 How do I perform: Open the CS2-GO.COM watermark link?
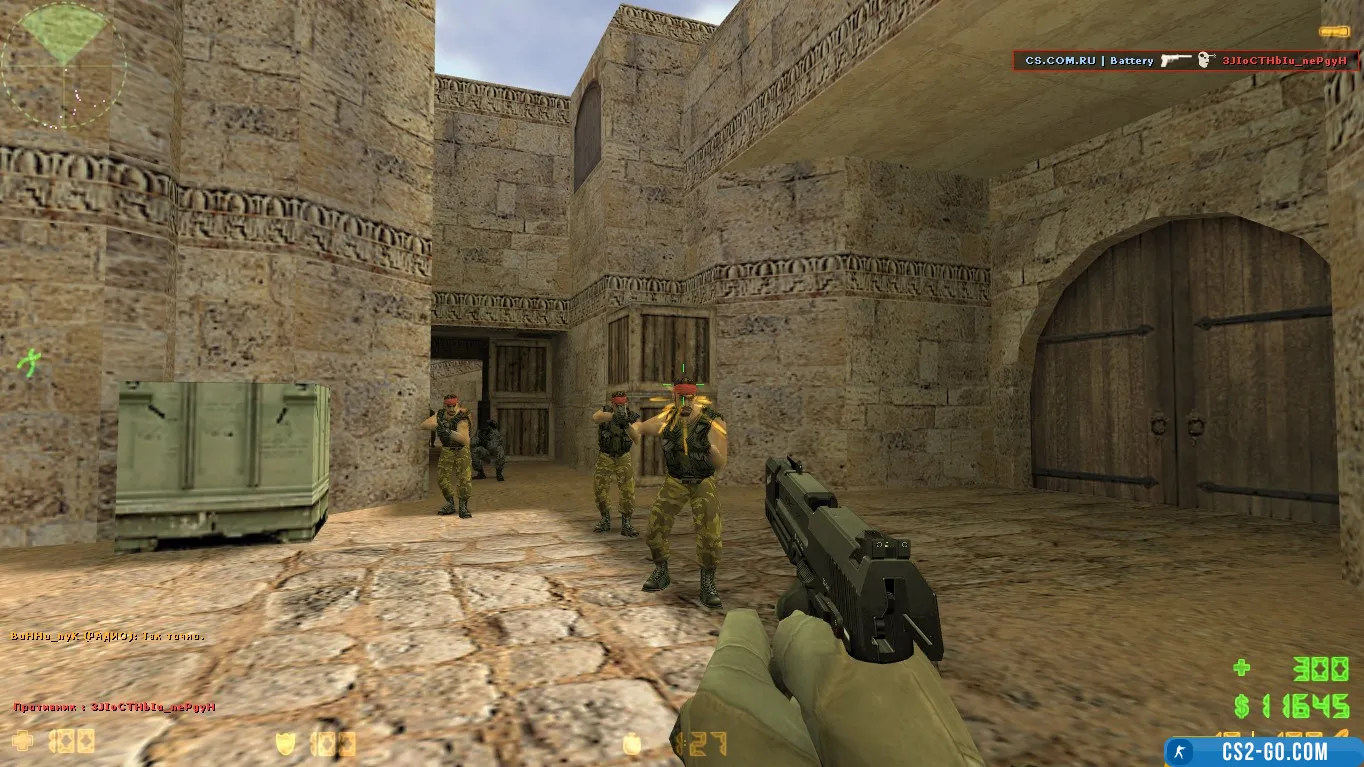pos(1264,752)
